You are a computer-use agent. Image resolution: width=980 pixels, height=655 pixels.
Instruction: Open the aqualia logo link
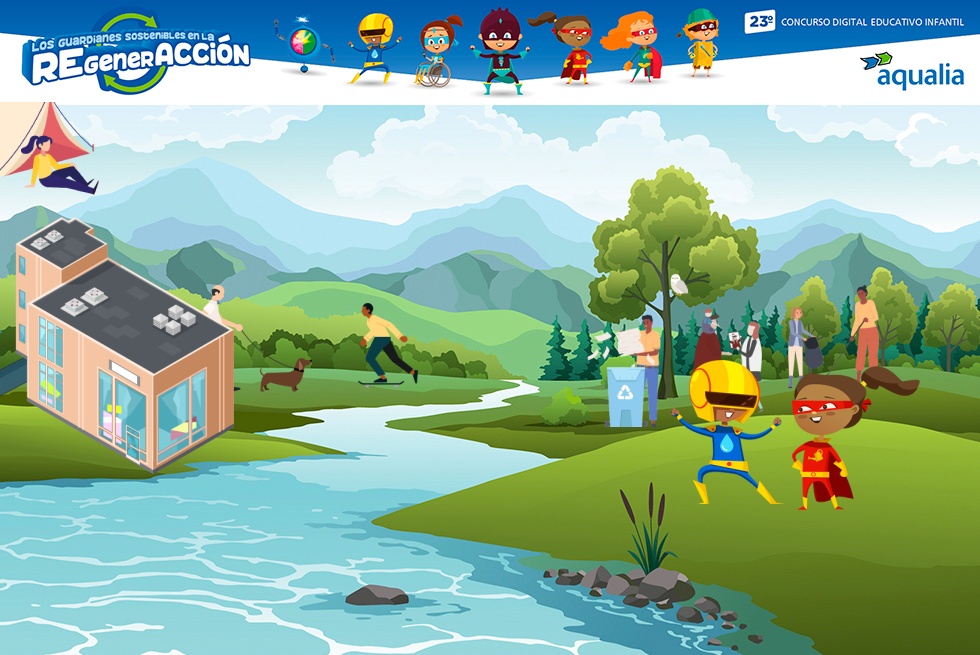(x=911, y=69)
